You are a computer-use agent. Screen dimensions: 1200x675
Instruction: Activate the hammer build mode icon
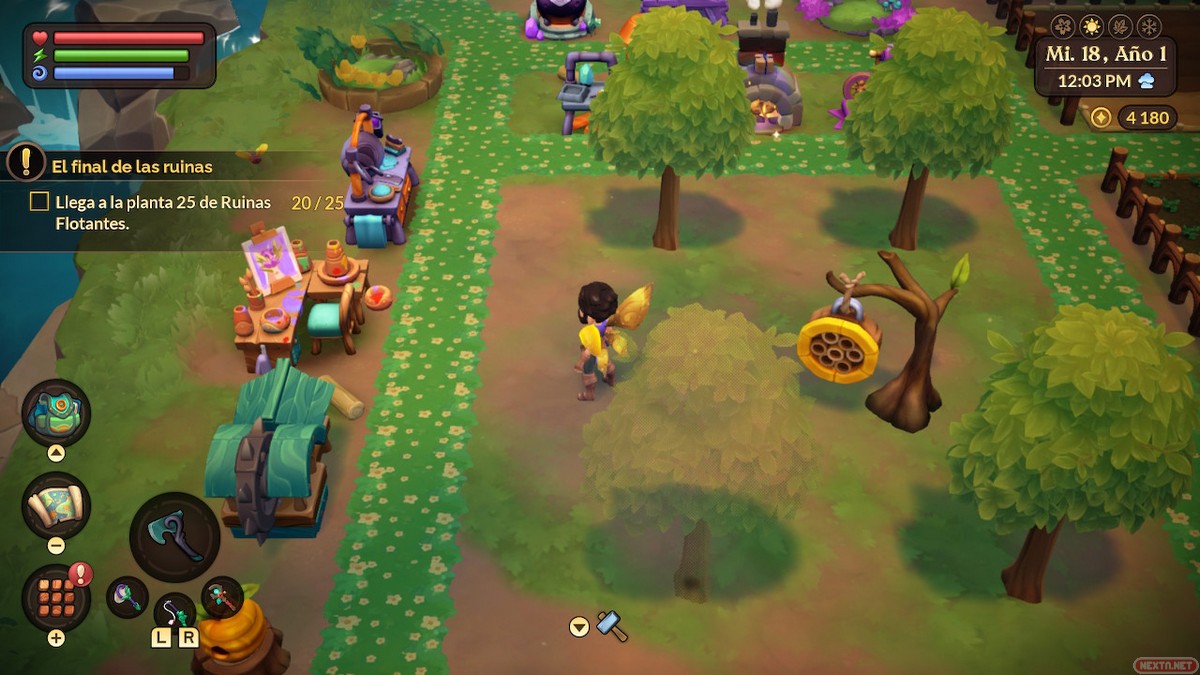tap(611, 626)
